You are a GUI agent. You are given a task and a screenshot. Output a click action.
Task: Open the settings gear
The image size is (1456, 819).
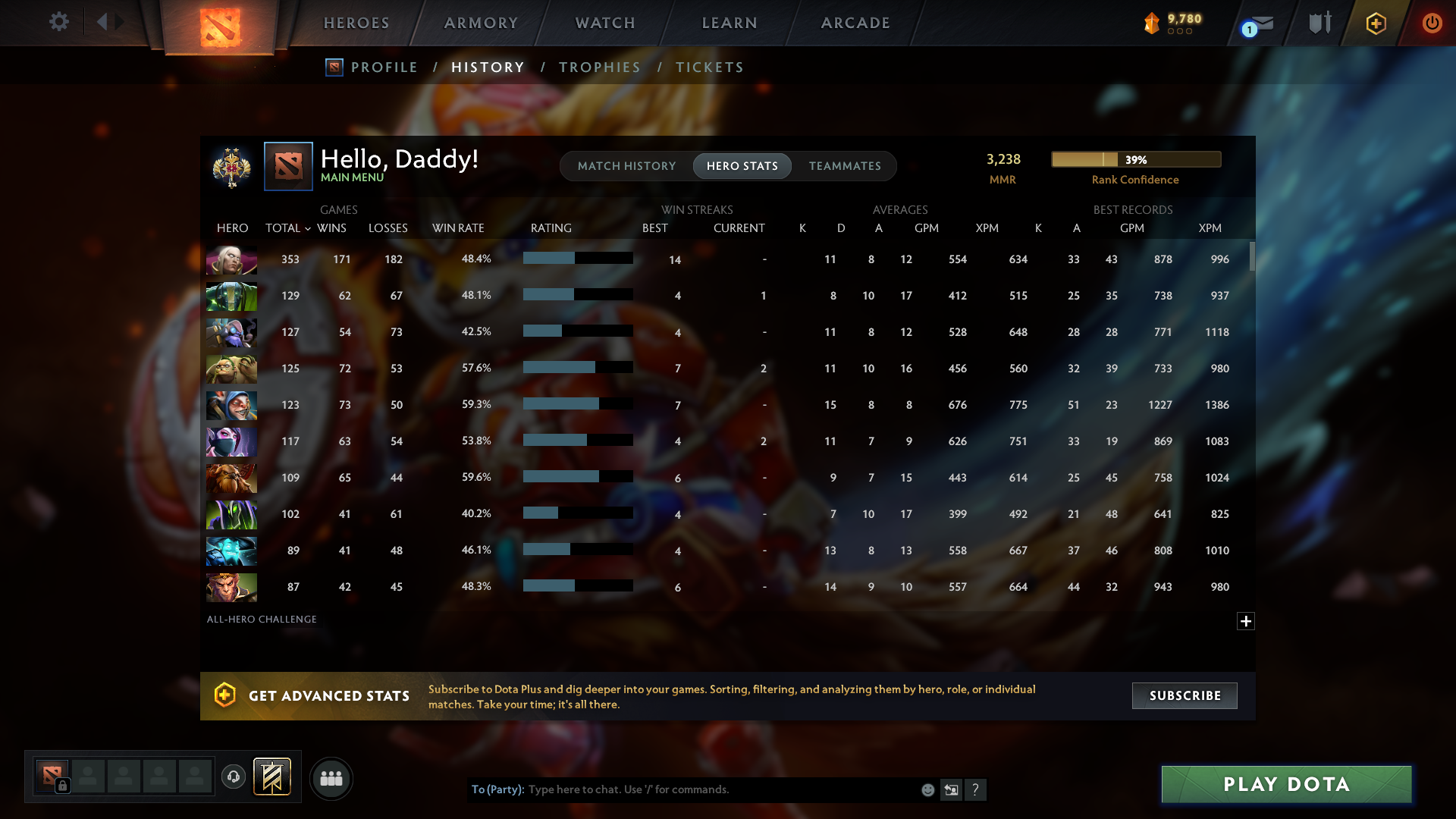click(59, 22)
